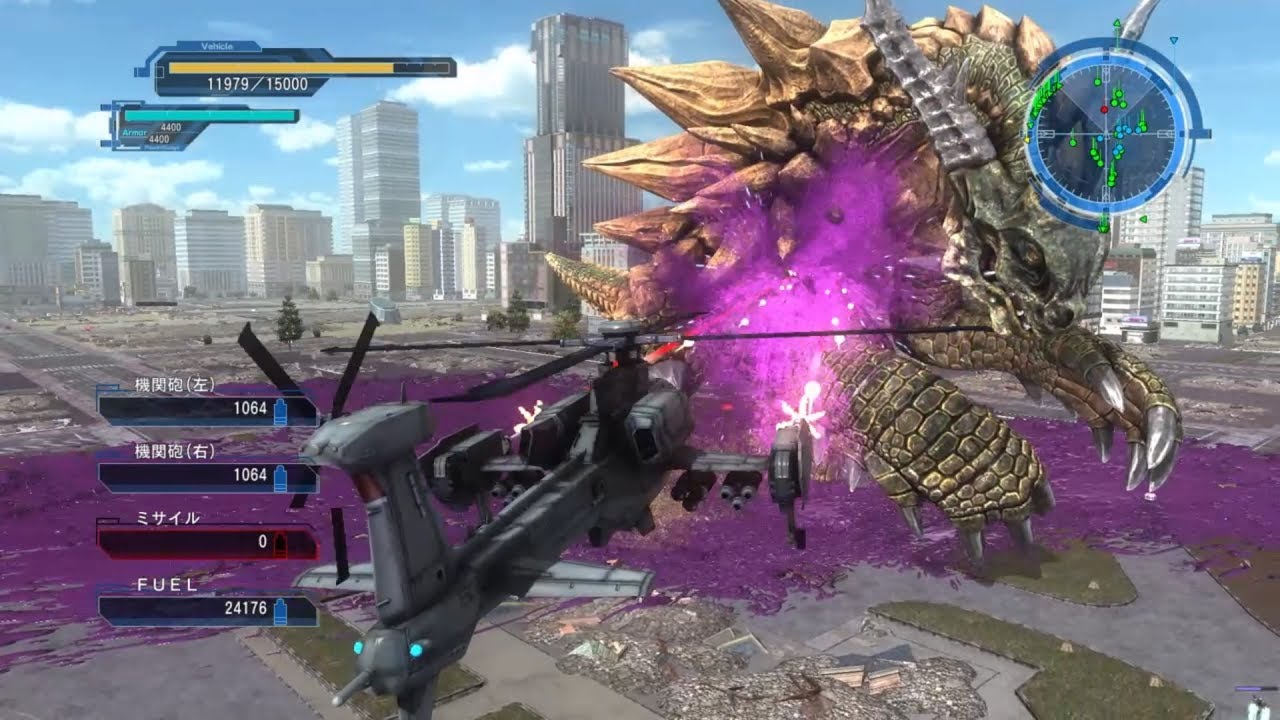This screenshot has width=1280, height=720.
Task: Click the circular radar minimap
Action: pyautogui.click(x=1110, y=133)
